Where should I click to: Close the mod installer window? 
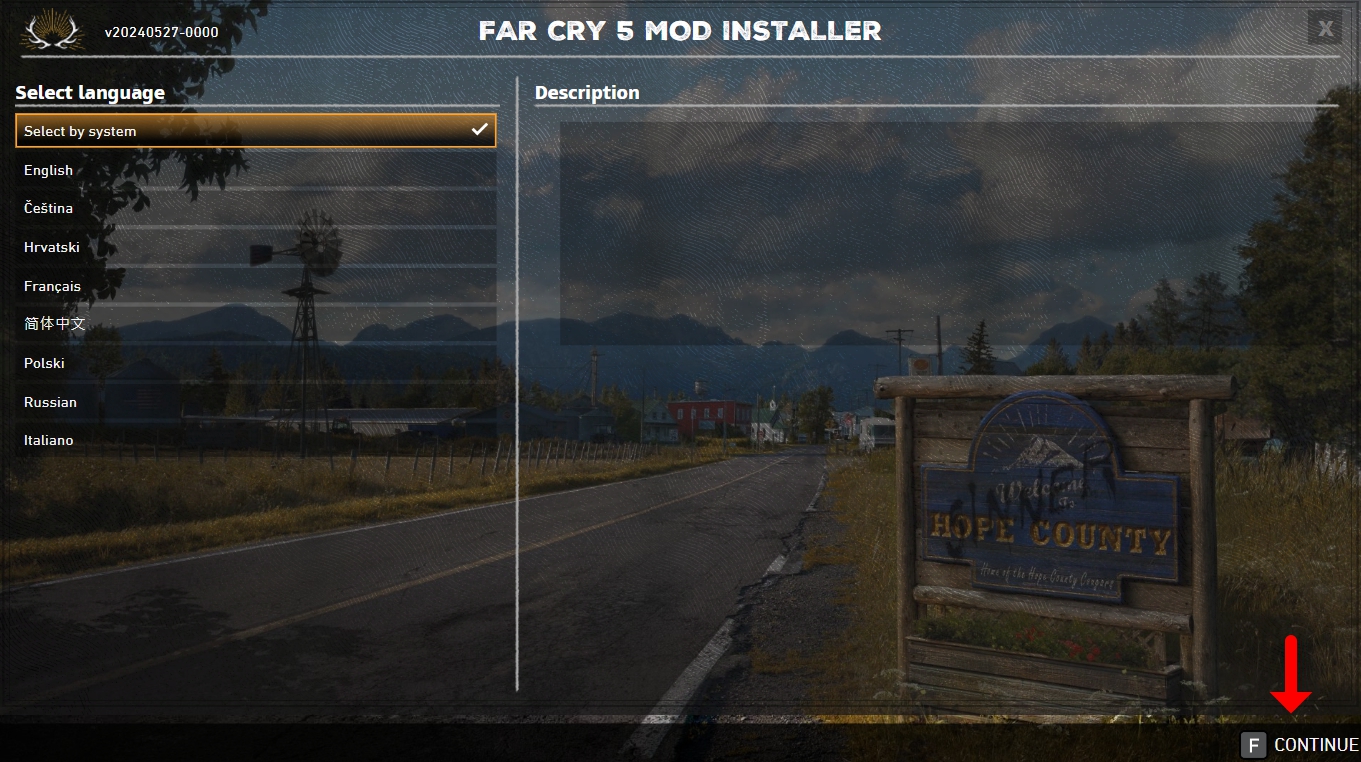click(1324, 28)
